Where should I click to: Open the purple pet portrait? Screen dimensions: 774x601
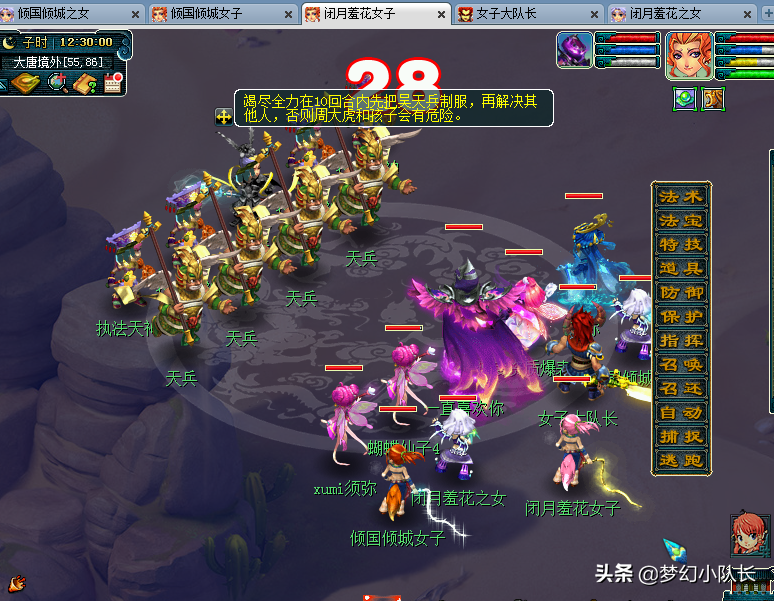pyautogui.click(x=575, y=50)
